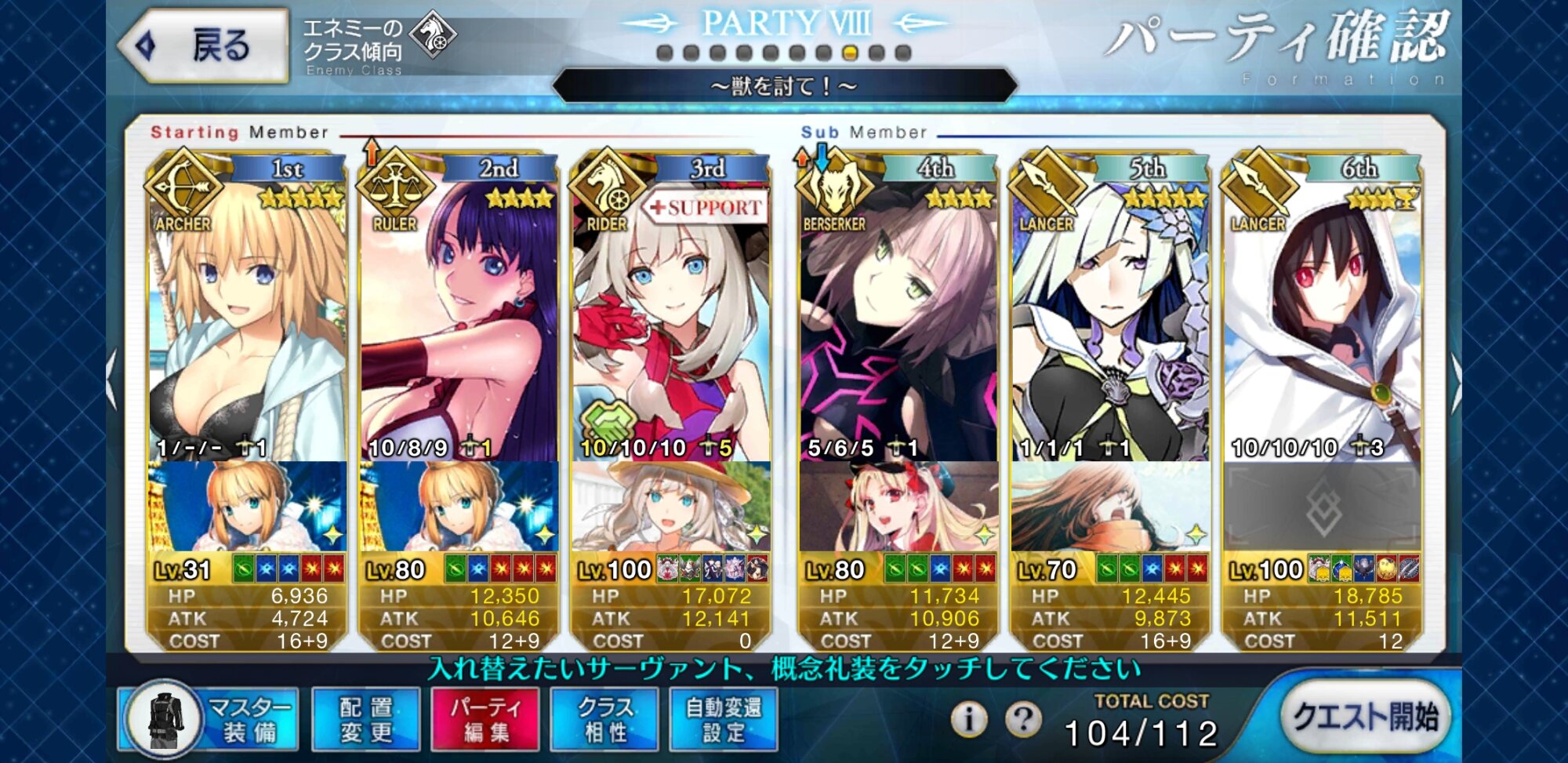Screen dimensions: 1568x763
Task: Choose the パーティ編集 party edit button
Action: (485, 719)
